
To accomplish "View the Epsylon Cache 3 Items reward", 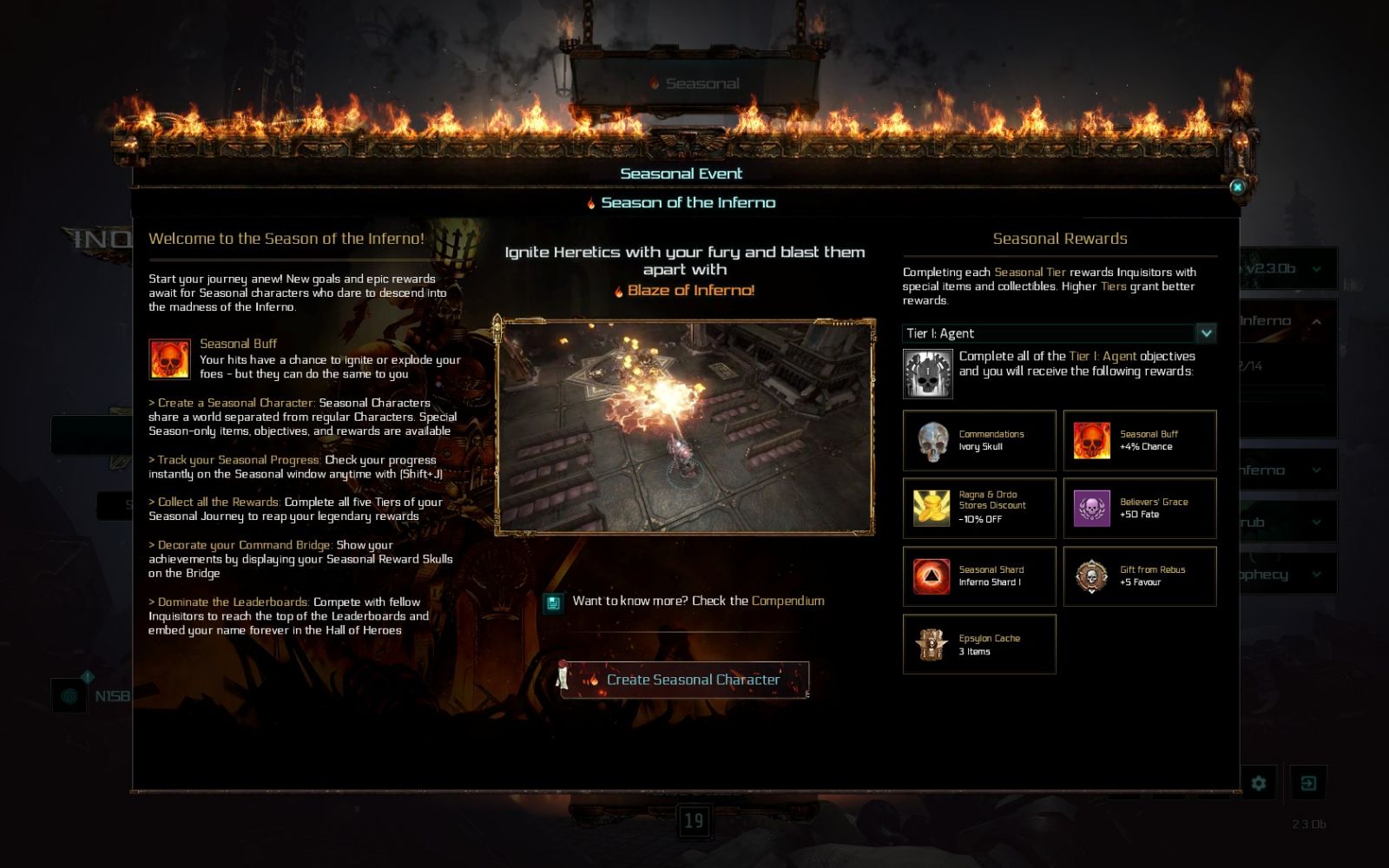I will (979, 644).
